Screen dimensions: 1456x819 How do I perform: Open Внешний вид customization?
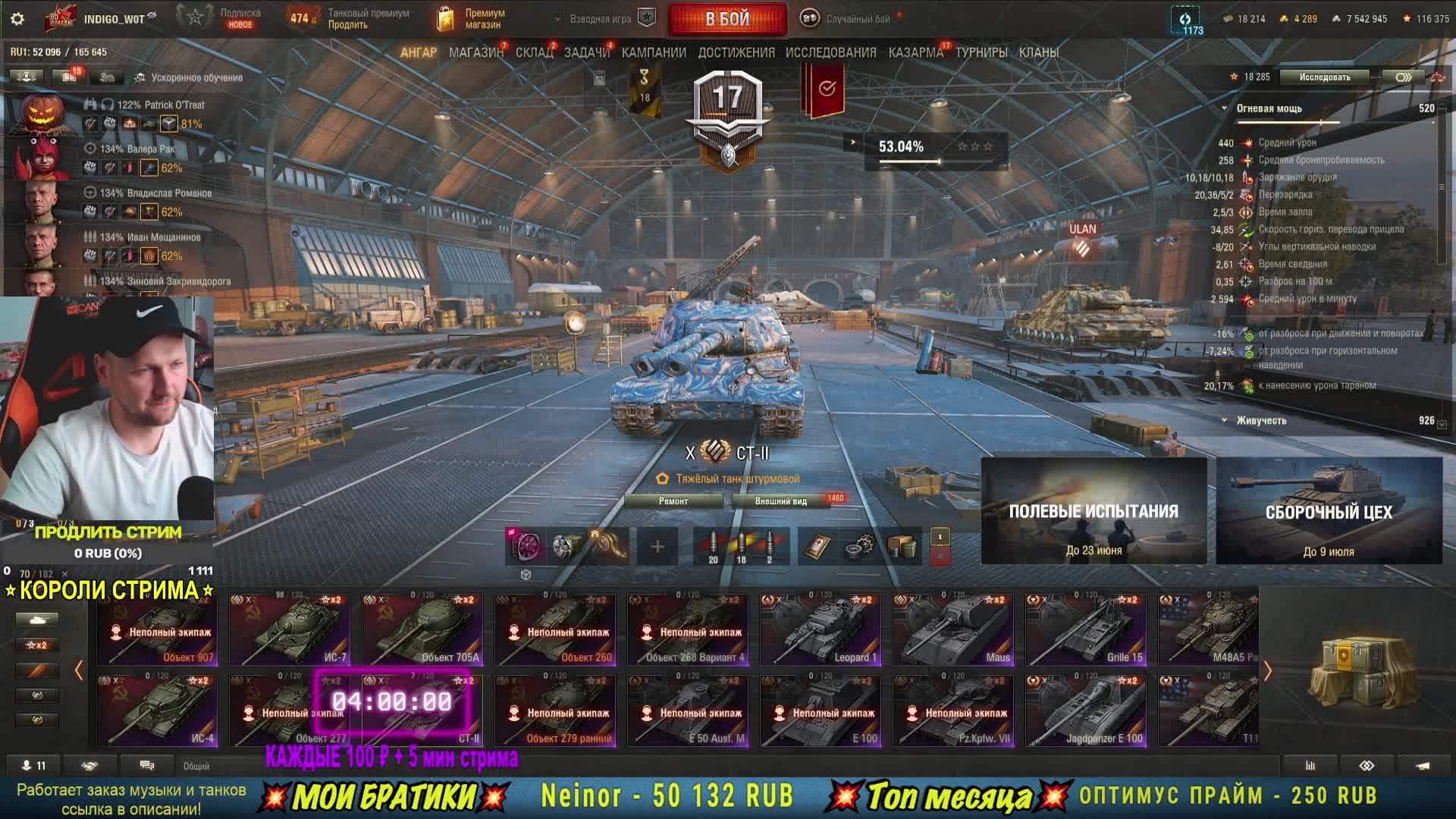tap(781, 501)
